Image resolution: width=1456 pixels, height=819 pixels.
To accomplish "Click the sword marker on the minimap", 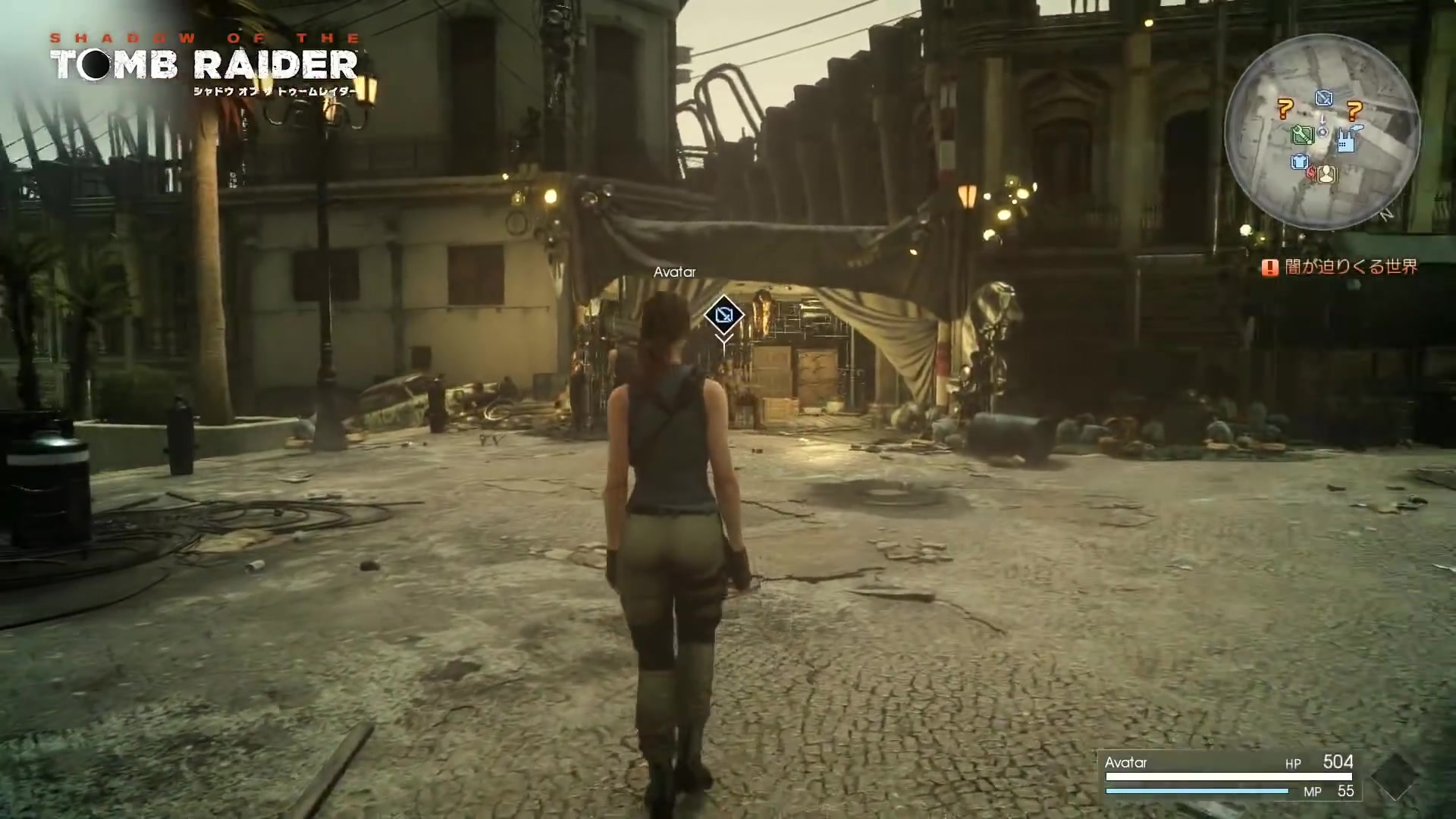I will tap(1324, 98).
